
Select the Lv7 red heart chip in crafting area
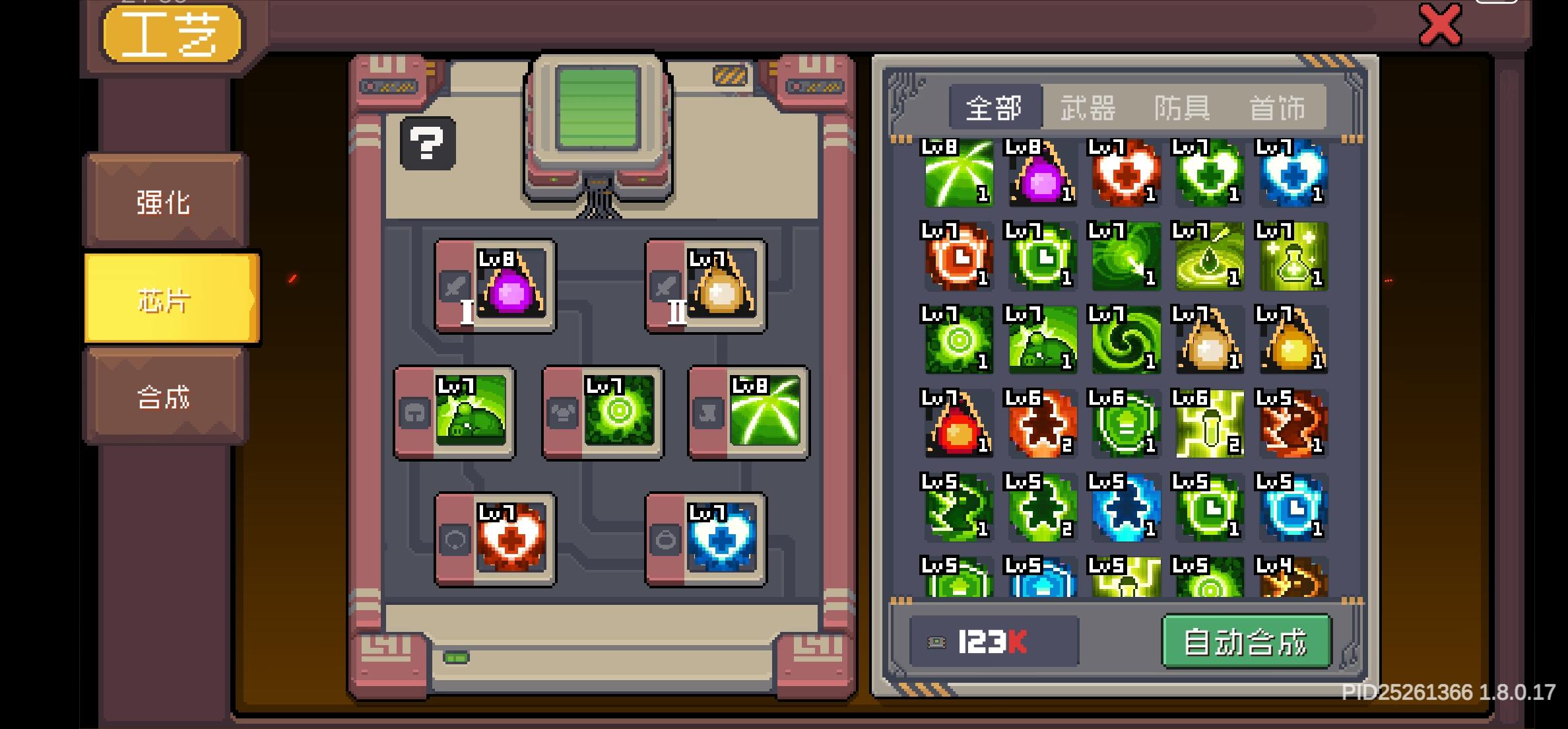[x=511, y=541]
